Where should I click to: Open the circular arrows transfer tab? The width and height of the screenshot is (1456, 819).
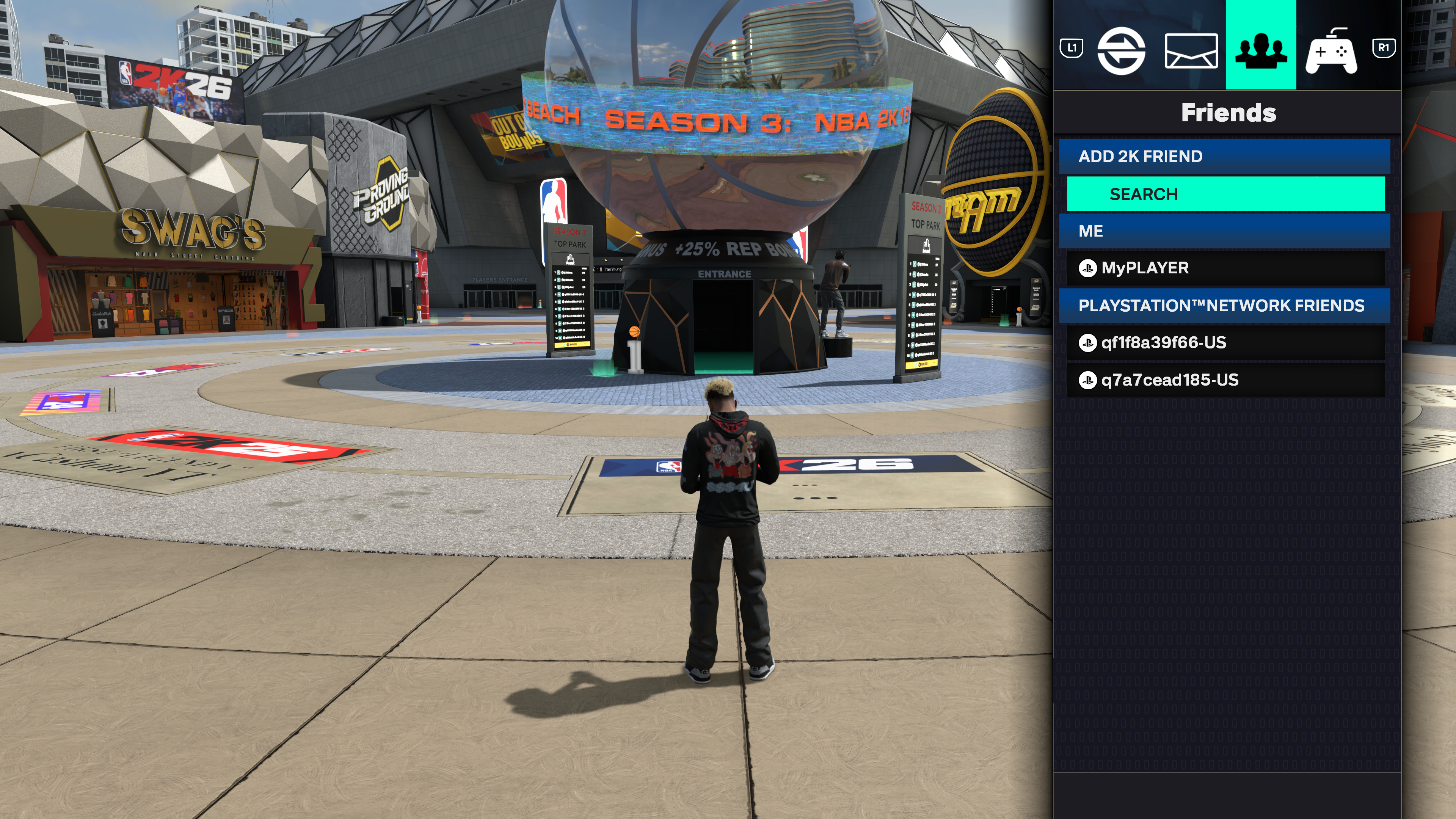tap(1121, 51)
